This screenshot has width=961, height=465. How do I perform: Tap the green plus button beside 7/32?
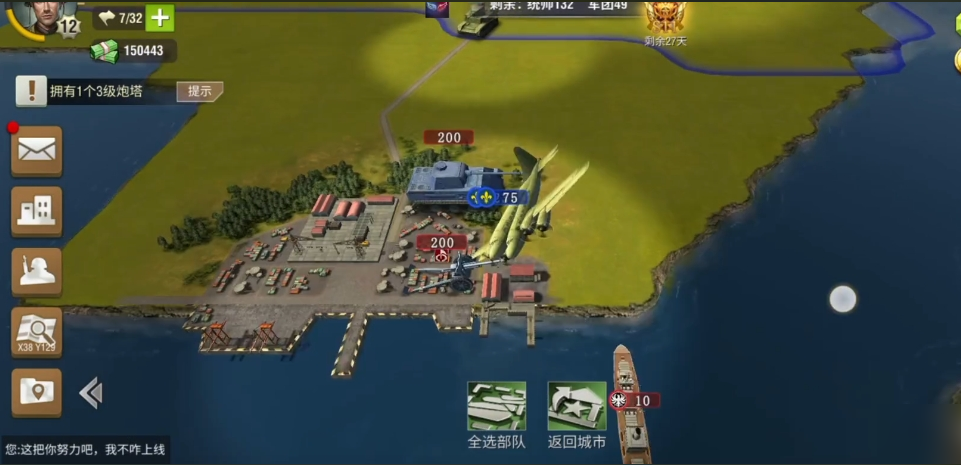pos(159,18)
